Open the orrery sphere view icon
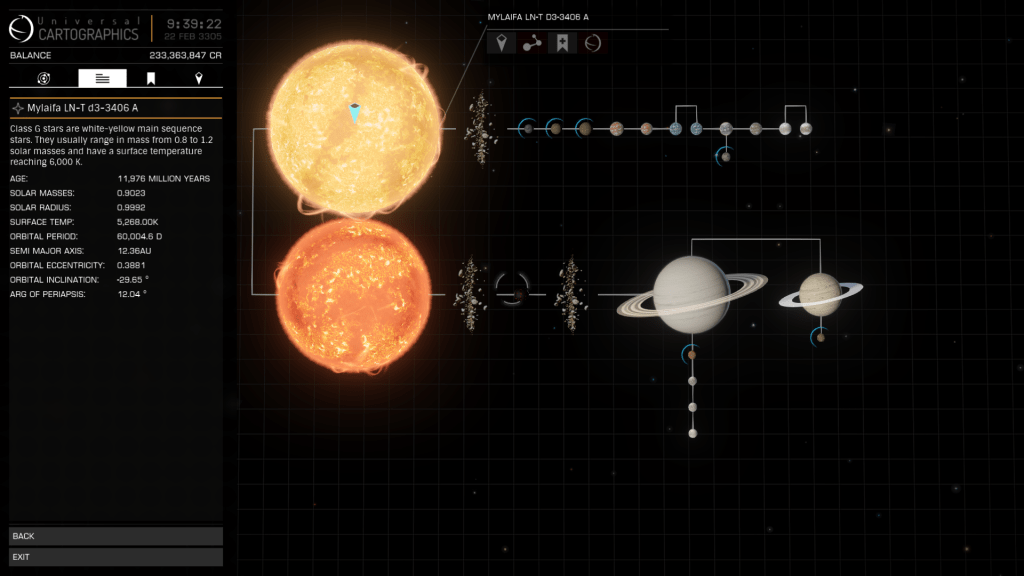This screenshot has width=1024, height=576. point(593,44)
